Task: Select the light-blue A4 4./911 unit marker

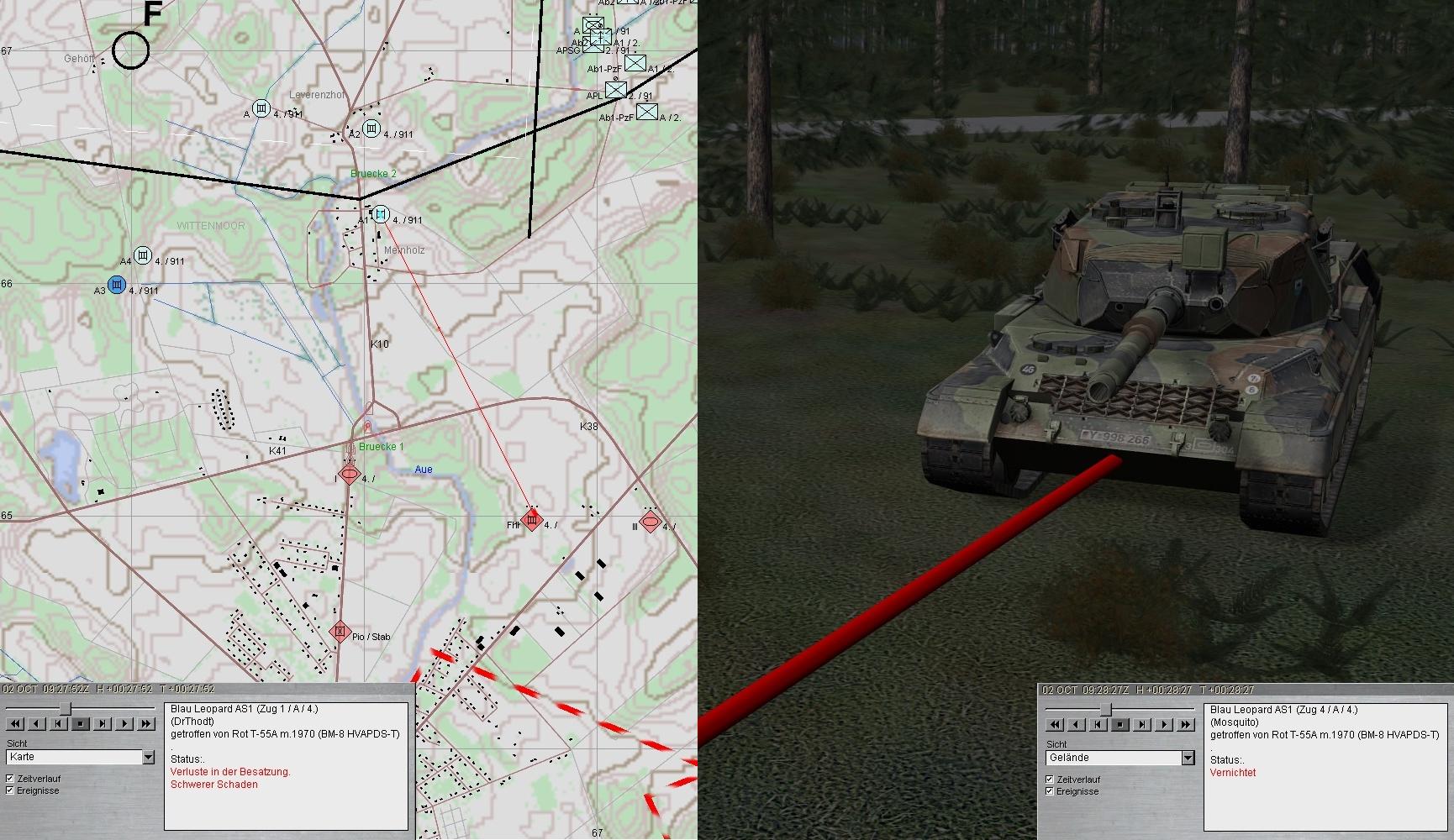Action: click(143, 255)
